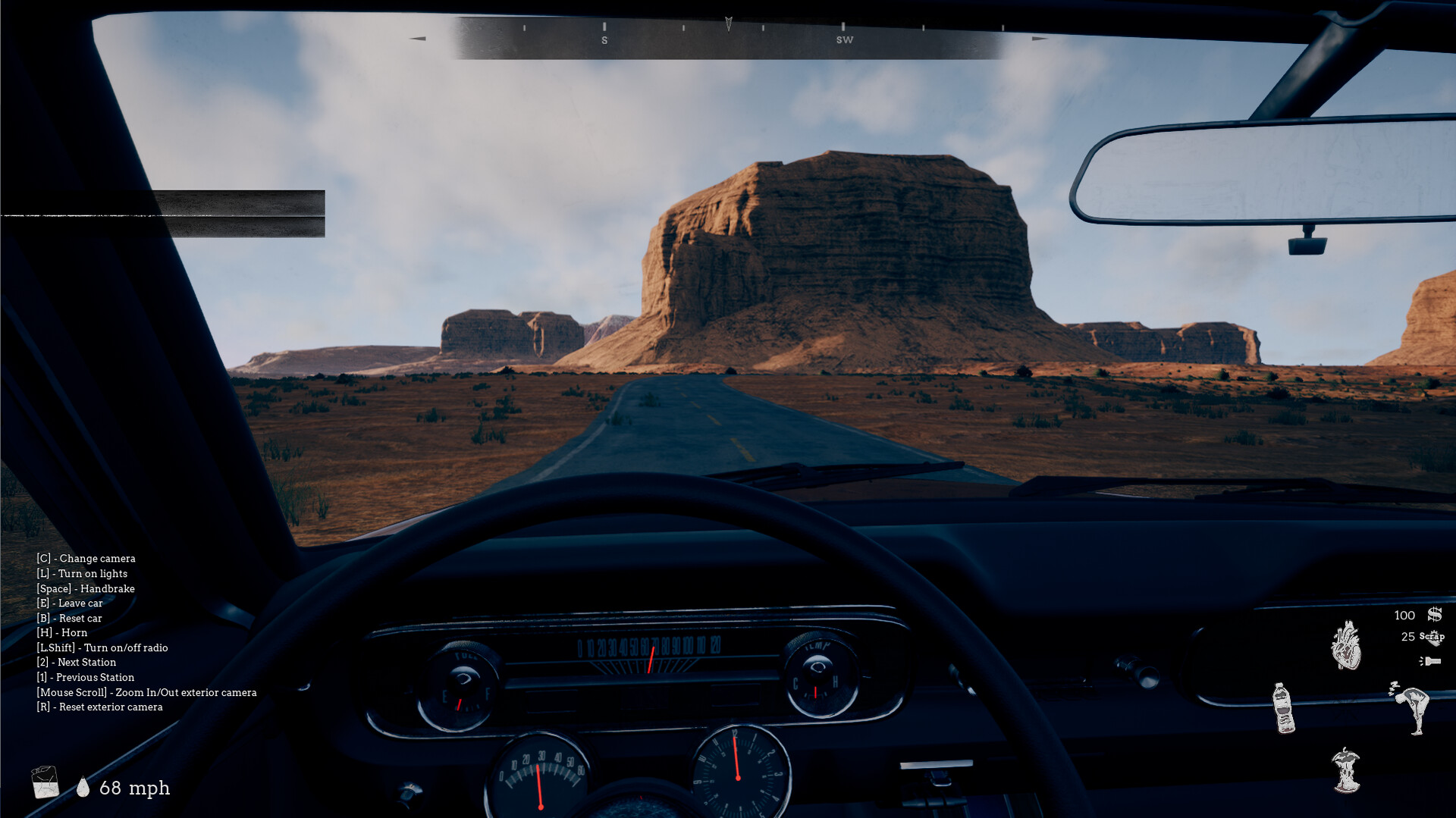
Task: Click the fuel gauge needle
Action: [459, 704]
